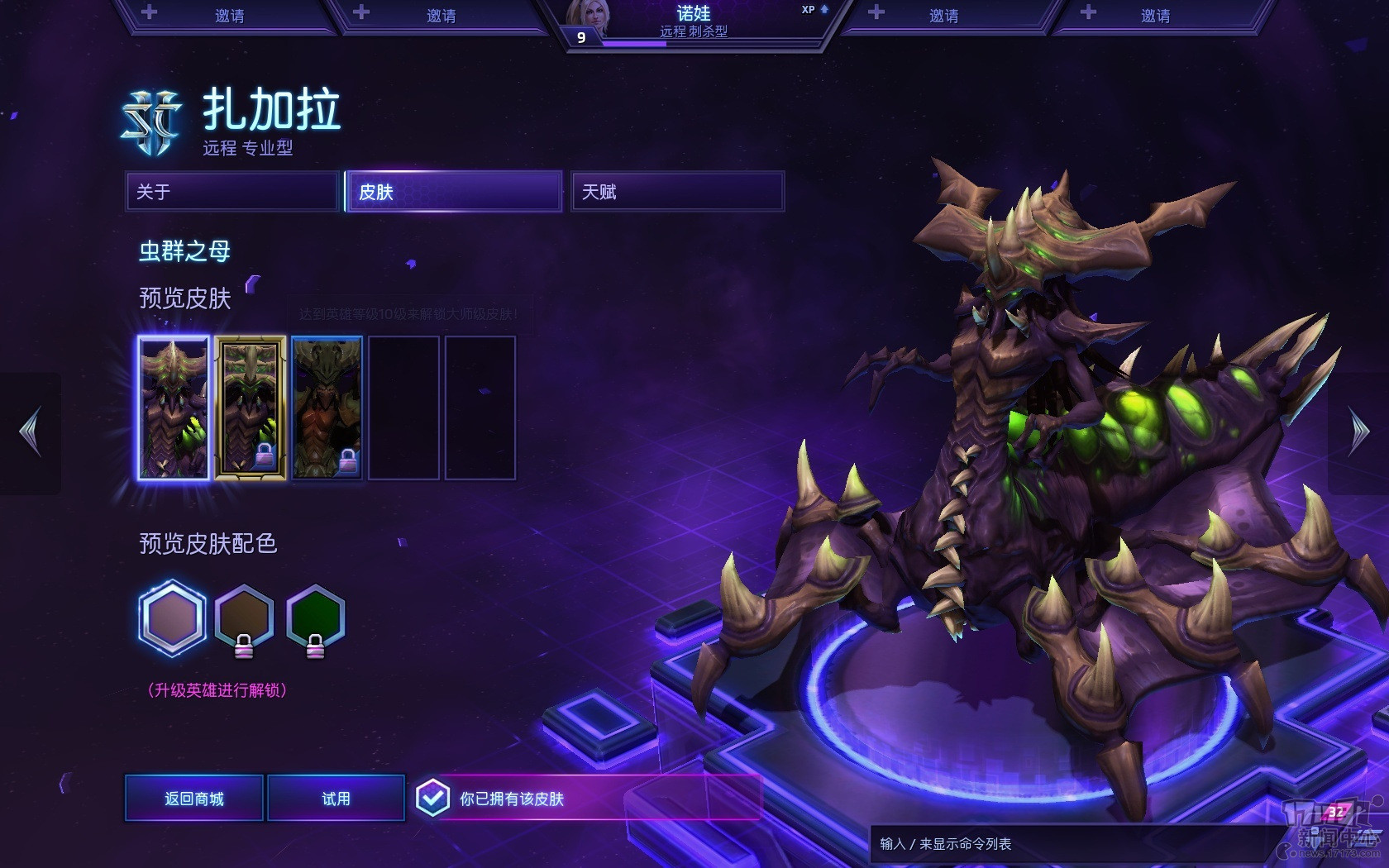The width and height of the screenshot is (1389, 868).
Task: Choose the locked green color hexagon
Action: pyautogui.click(x=315, y=618)
